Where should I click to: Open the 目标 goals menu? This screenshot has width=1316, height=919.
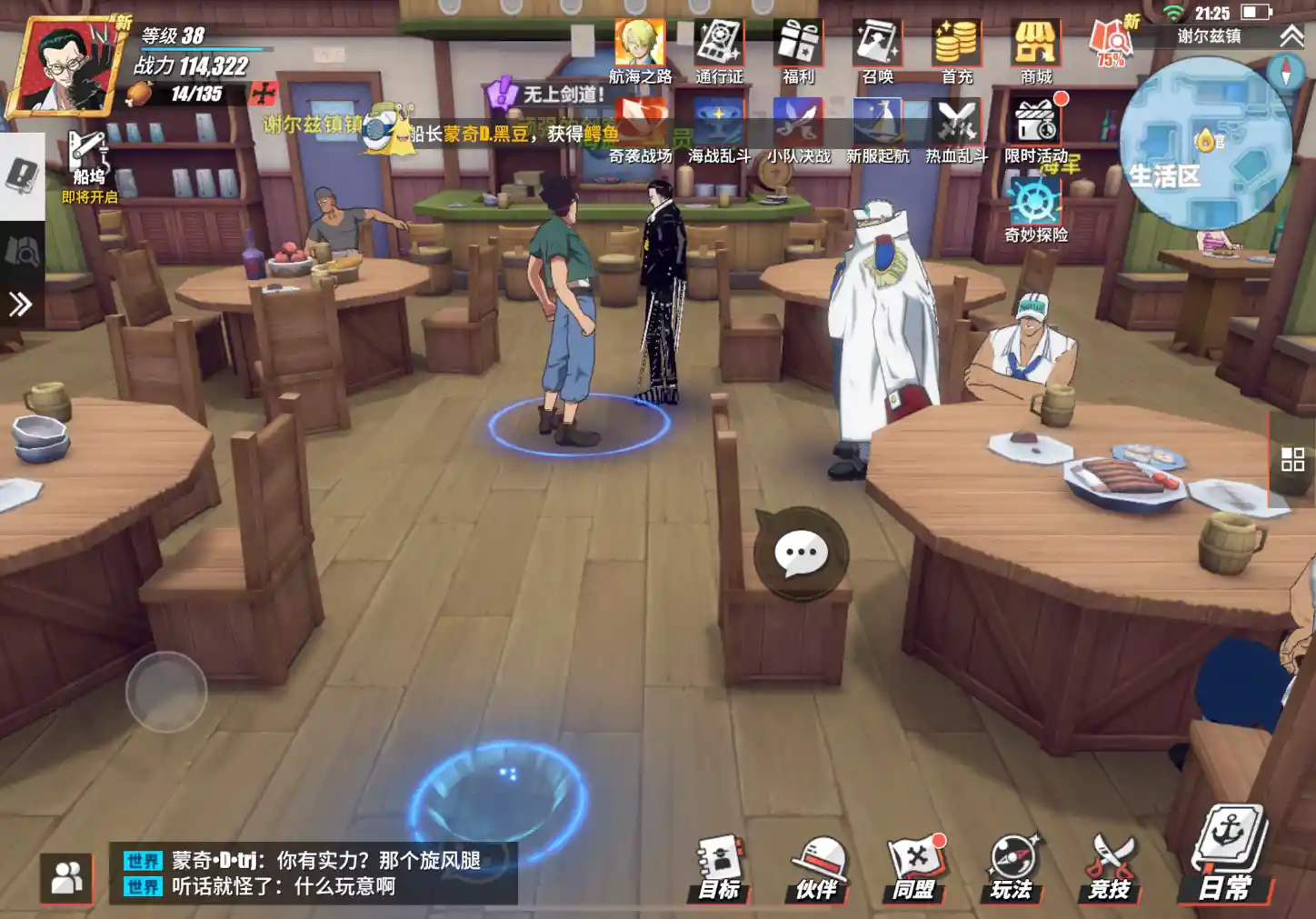[x=720, y=868]
